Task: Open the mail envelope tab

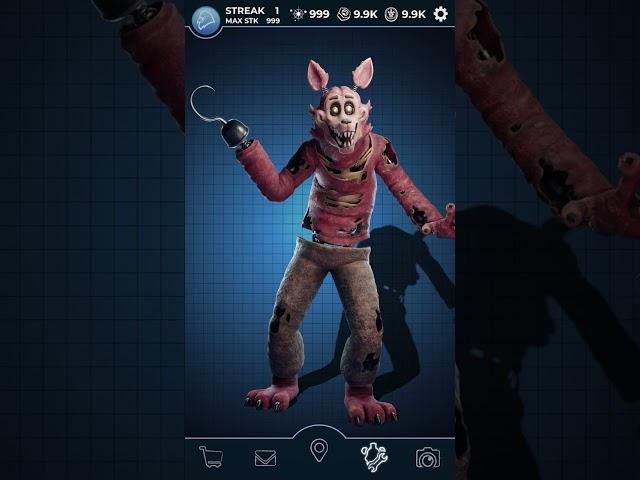Action: click(265, 458)
